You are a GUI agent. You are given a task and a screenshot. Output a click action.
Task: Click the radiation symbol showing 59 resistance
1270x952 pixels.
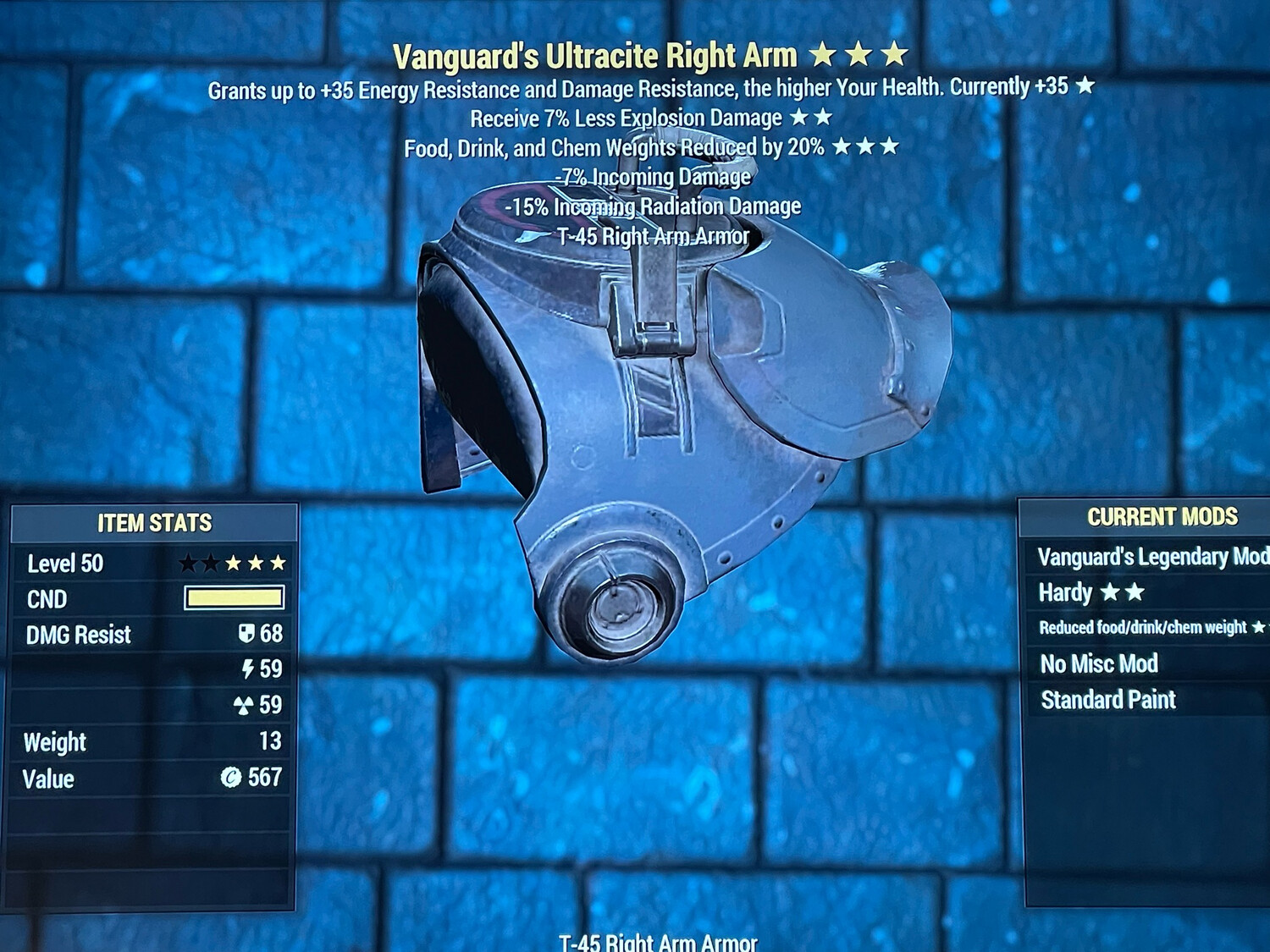(x=246, y=704)
